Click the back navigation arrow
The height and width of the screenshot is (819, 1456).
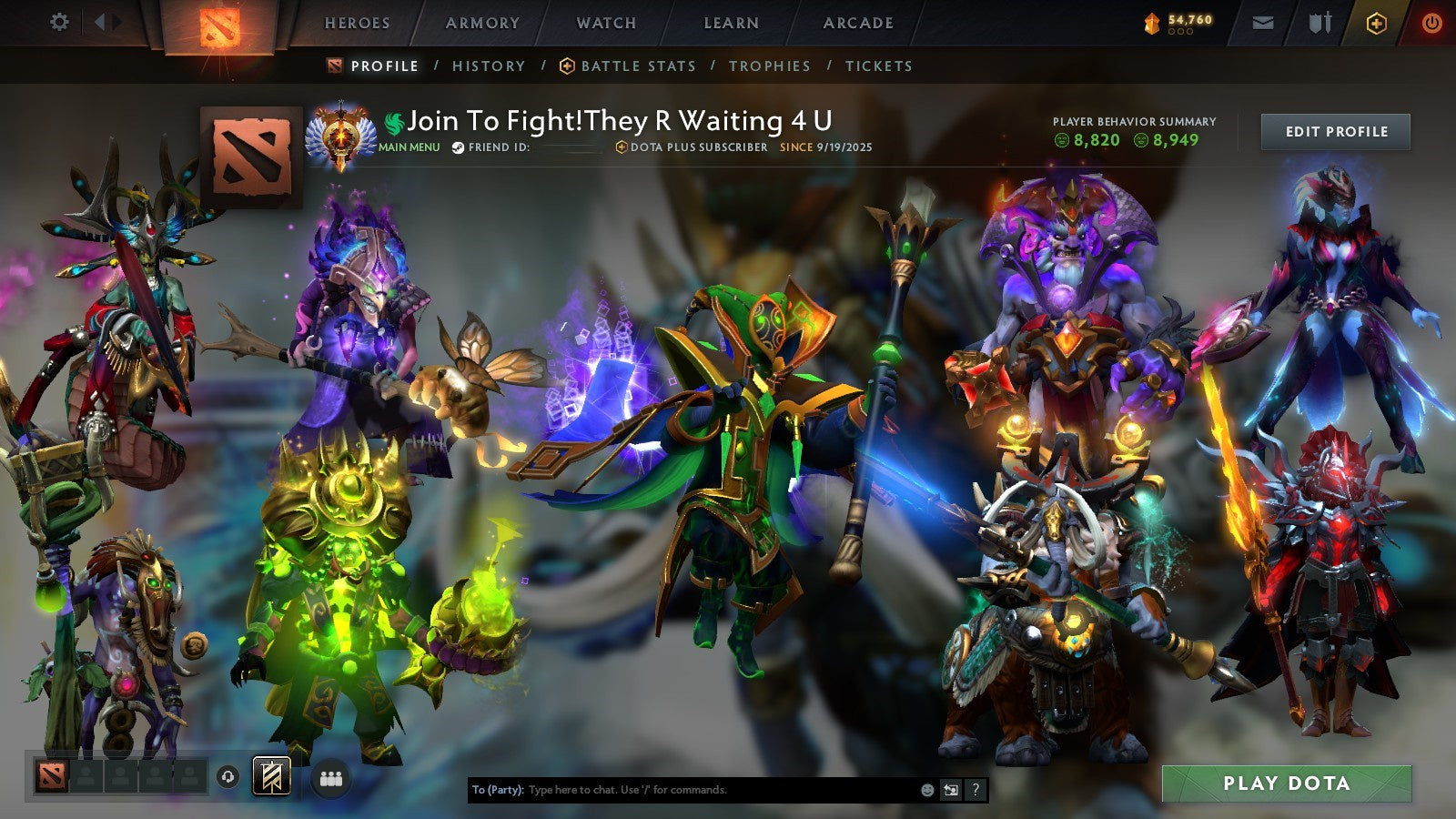(x=100, y=23)
